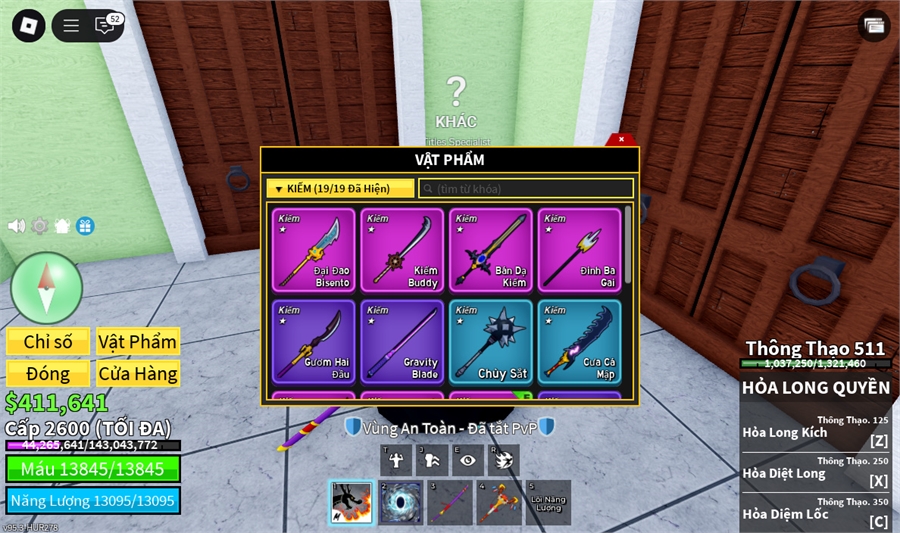
Task: Select the Lõi Năng Lượng hotbar slot
Action: [x=548, y=502]
